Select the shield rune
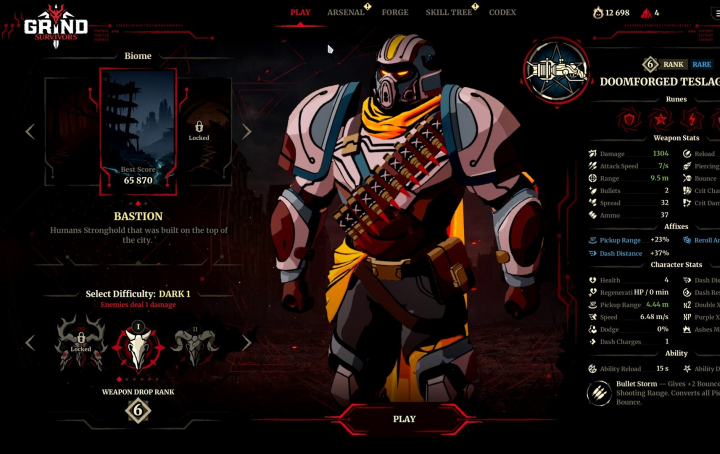The width and height of the screenshot is (720, 454). (x=628, y=120)
